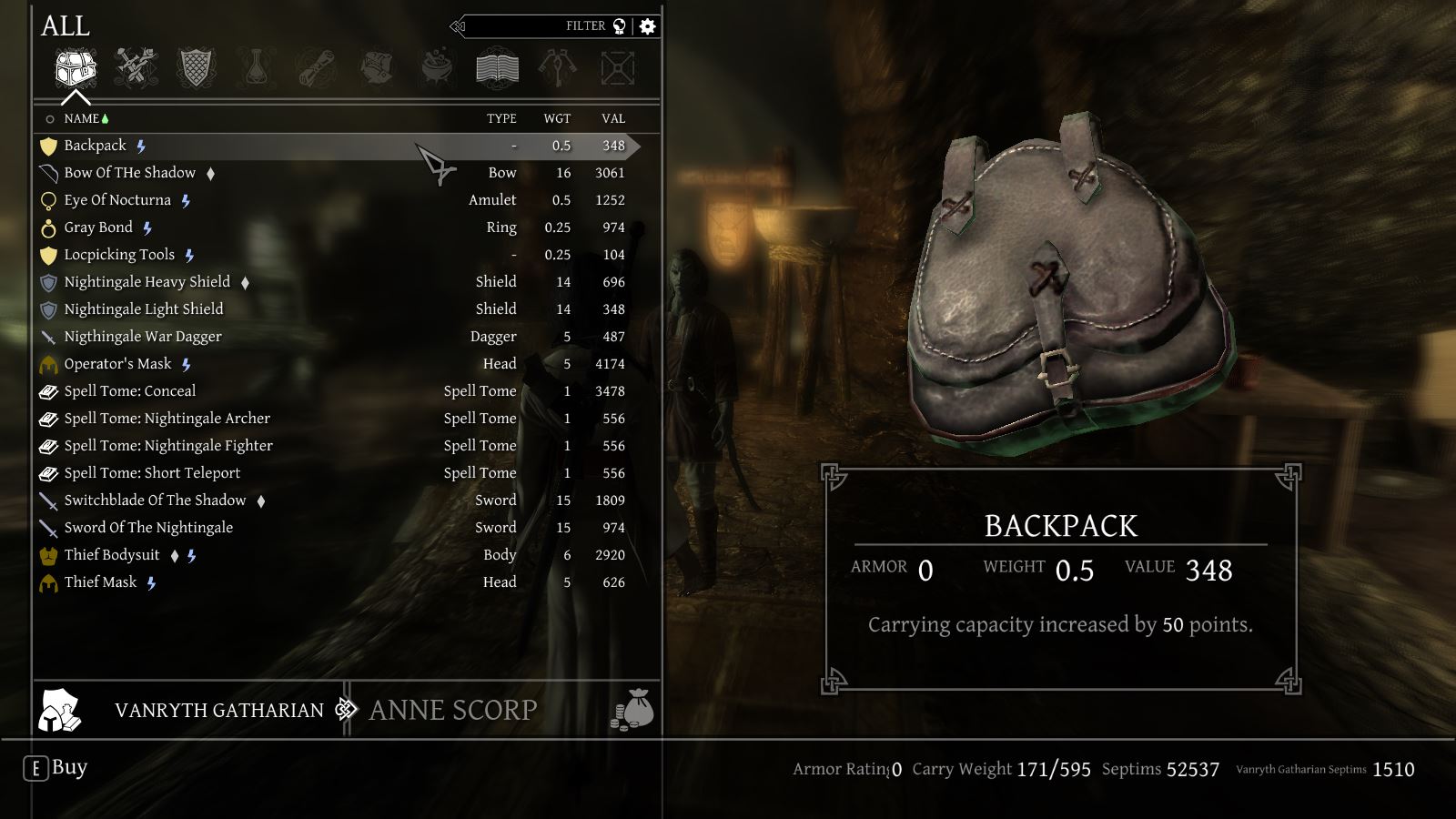Click the filter search field
Image resolution: width=1456 pixels, height=819 pixels.
(537, 26)
